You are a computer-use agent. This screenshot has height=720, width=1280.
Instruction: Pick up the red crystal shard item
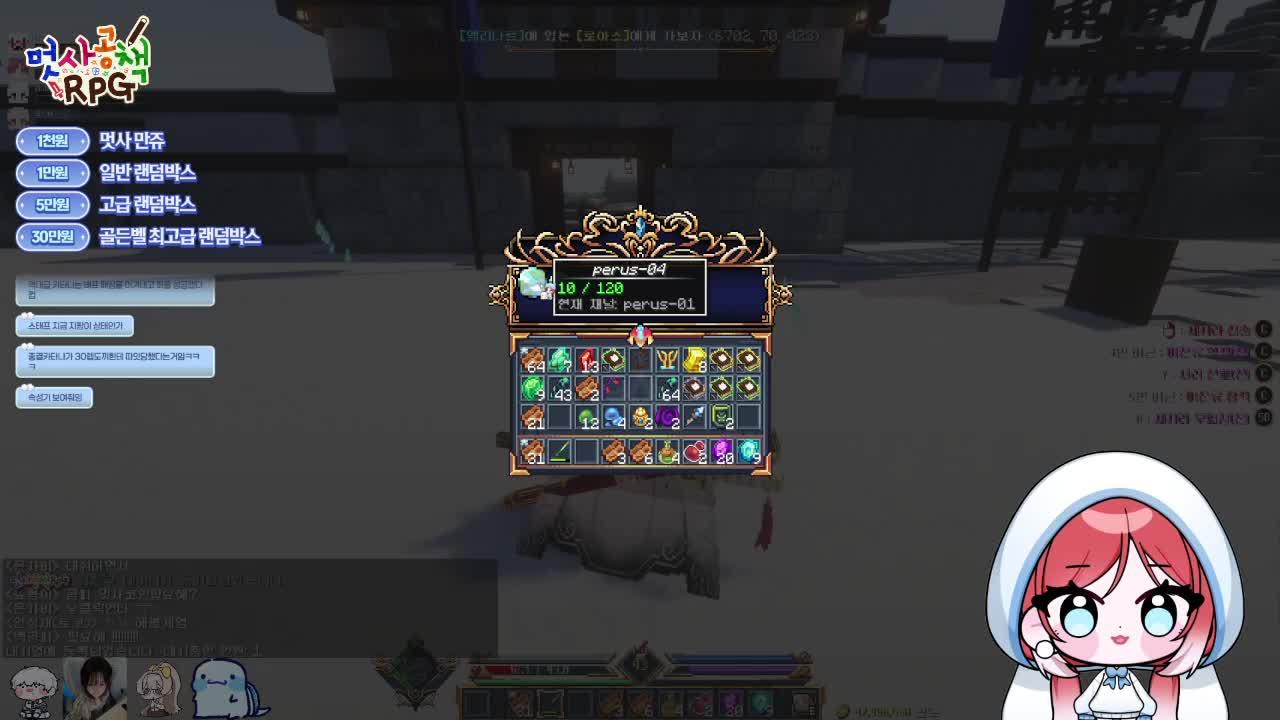588,359
